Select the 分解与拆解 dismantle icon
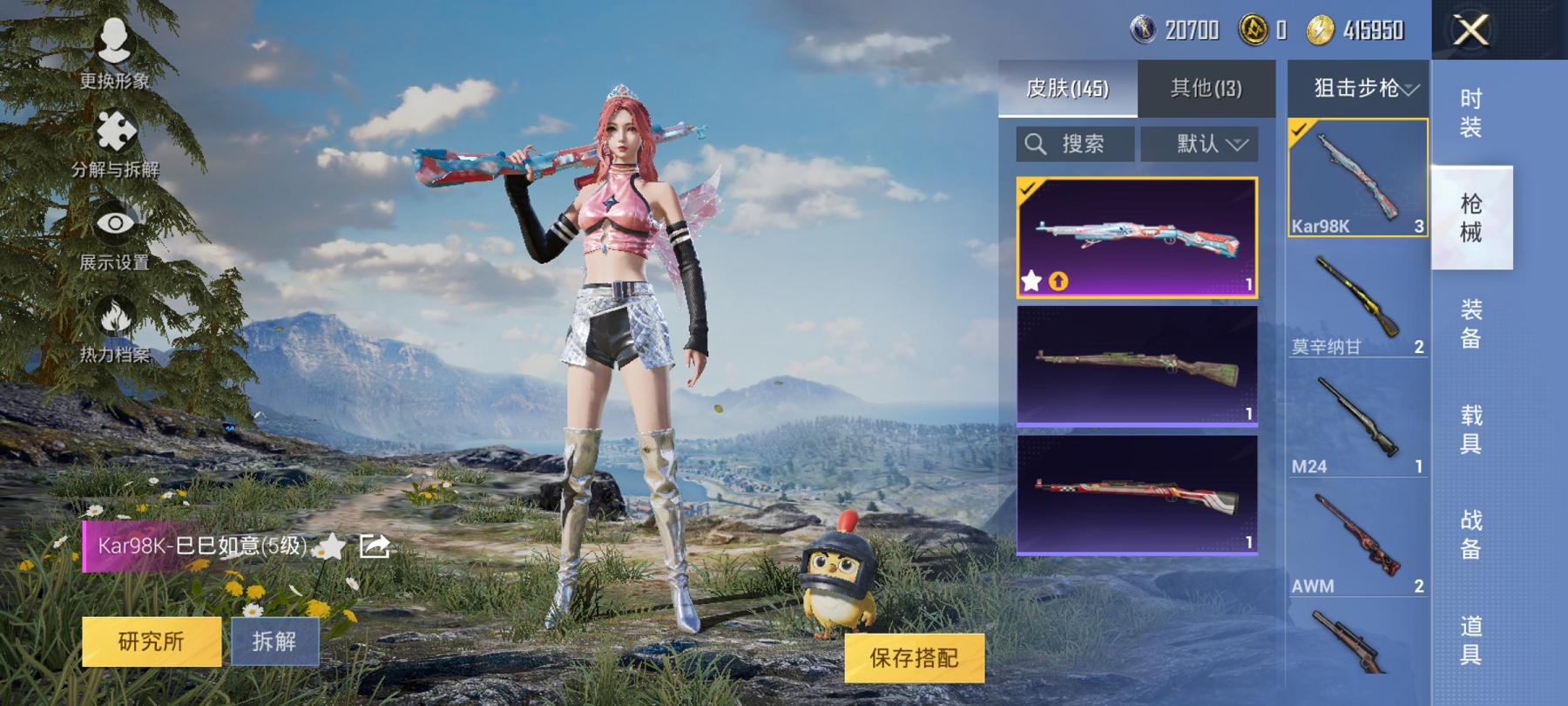Screen dimensions: 1568x706 (118, 131)
